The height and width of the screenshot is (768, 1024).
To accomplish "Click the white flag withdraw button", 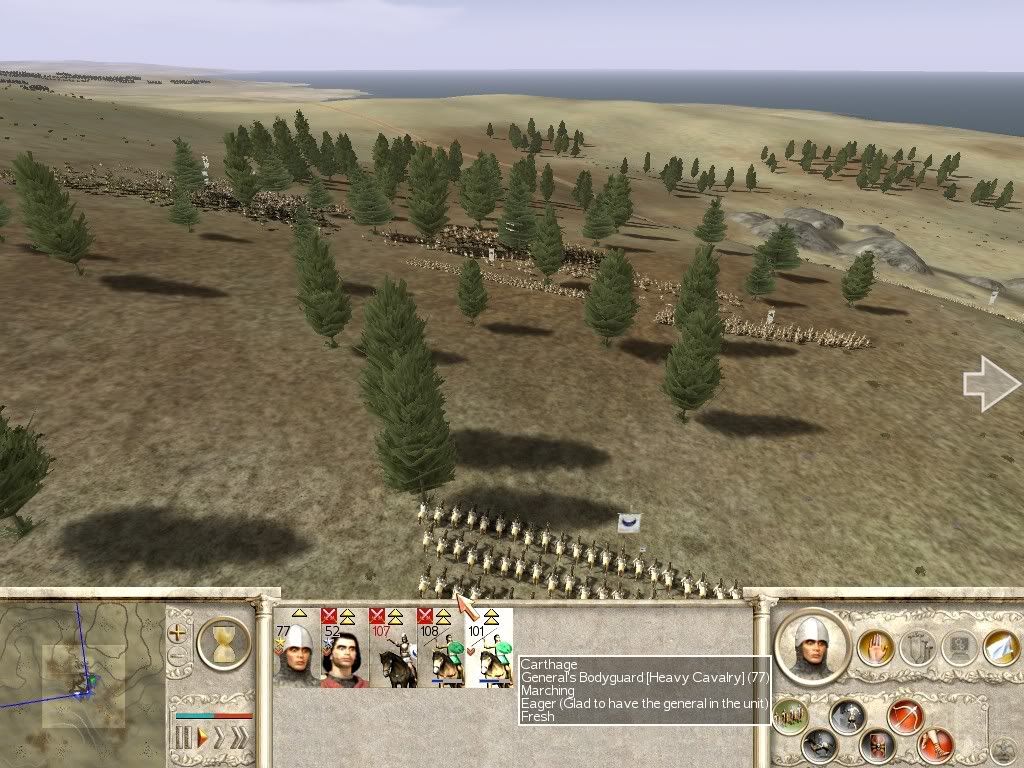I will pyautogui.click(x=1001, y=648).
